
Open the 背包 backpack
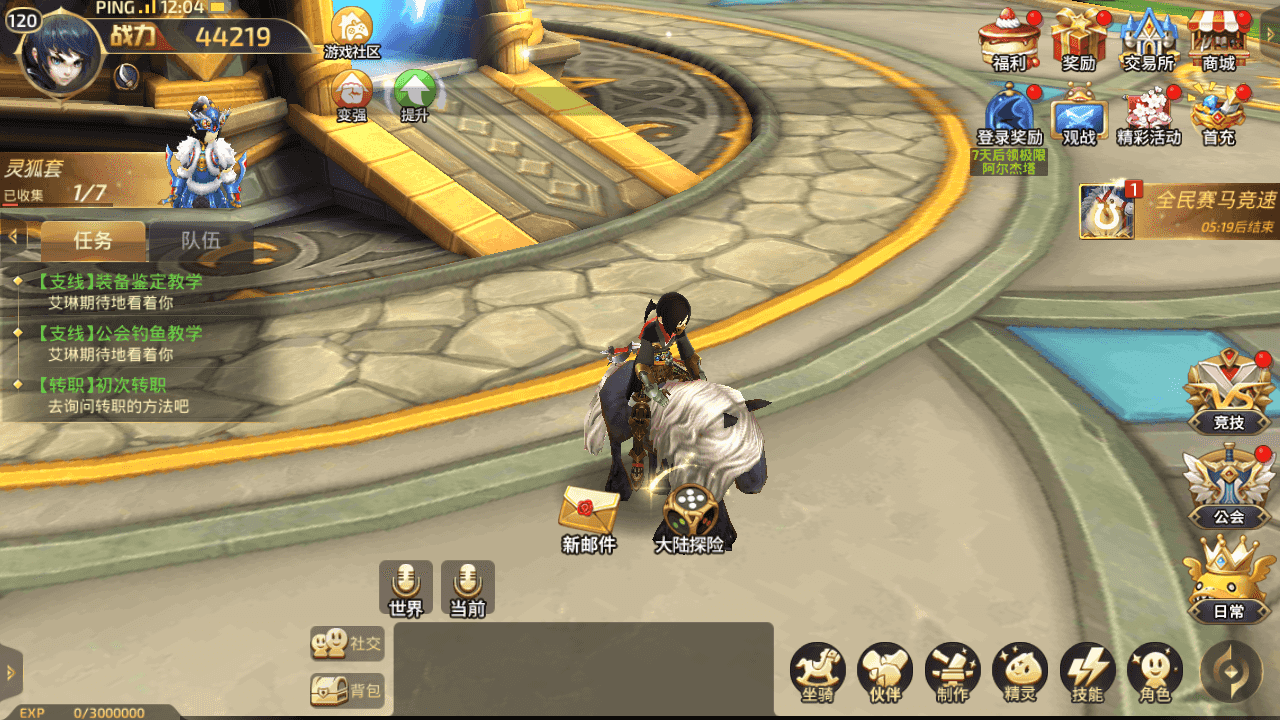(x=348, y=690)
